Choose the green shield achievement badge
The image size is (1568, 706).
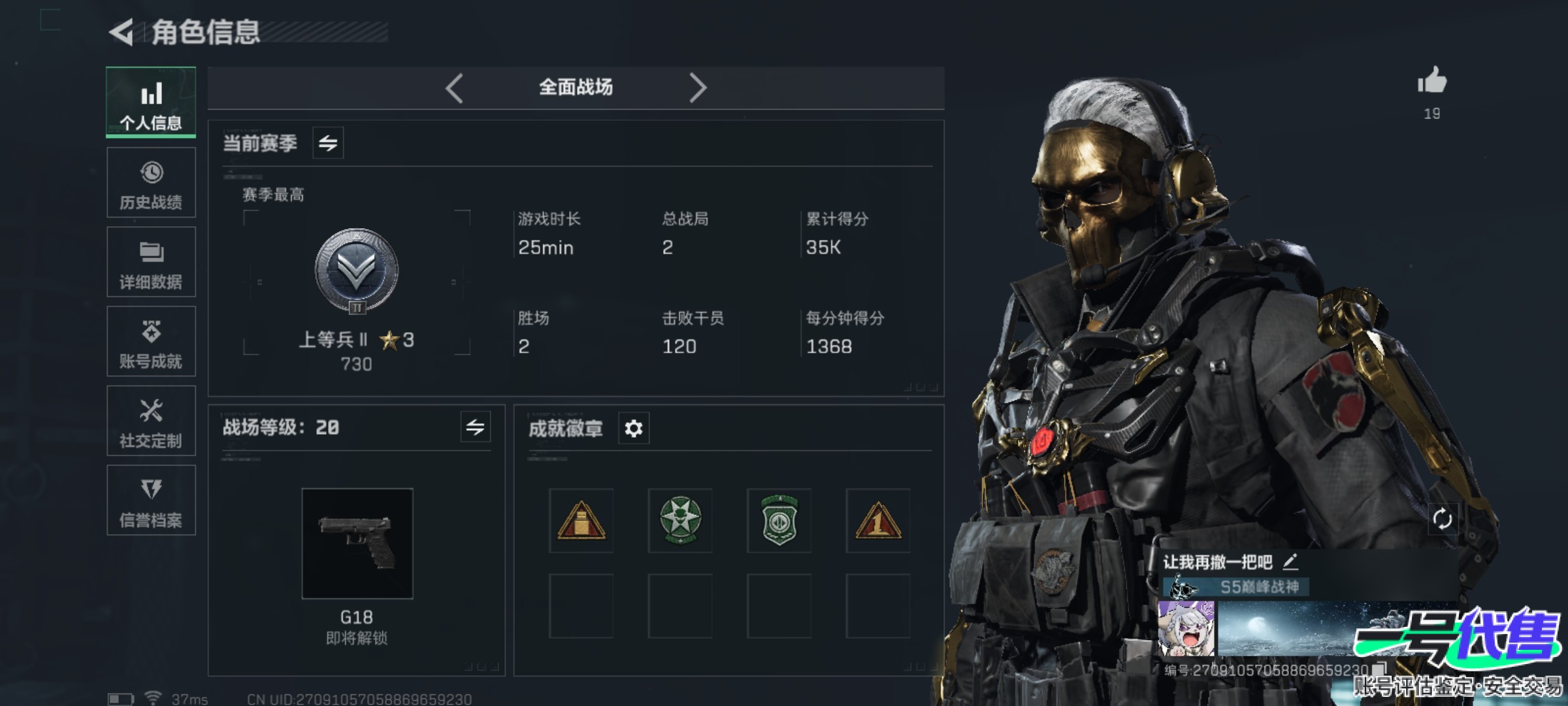click(x=779, y=520)
